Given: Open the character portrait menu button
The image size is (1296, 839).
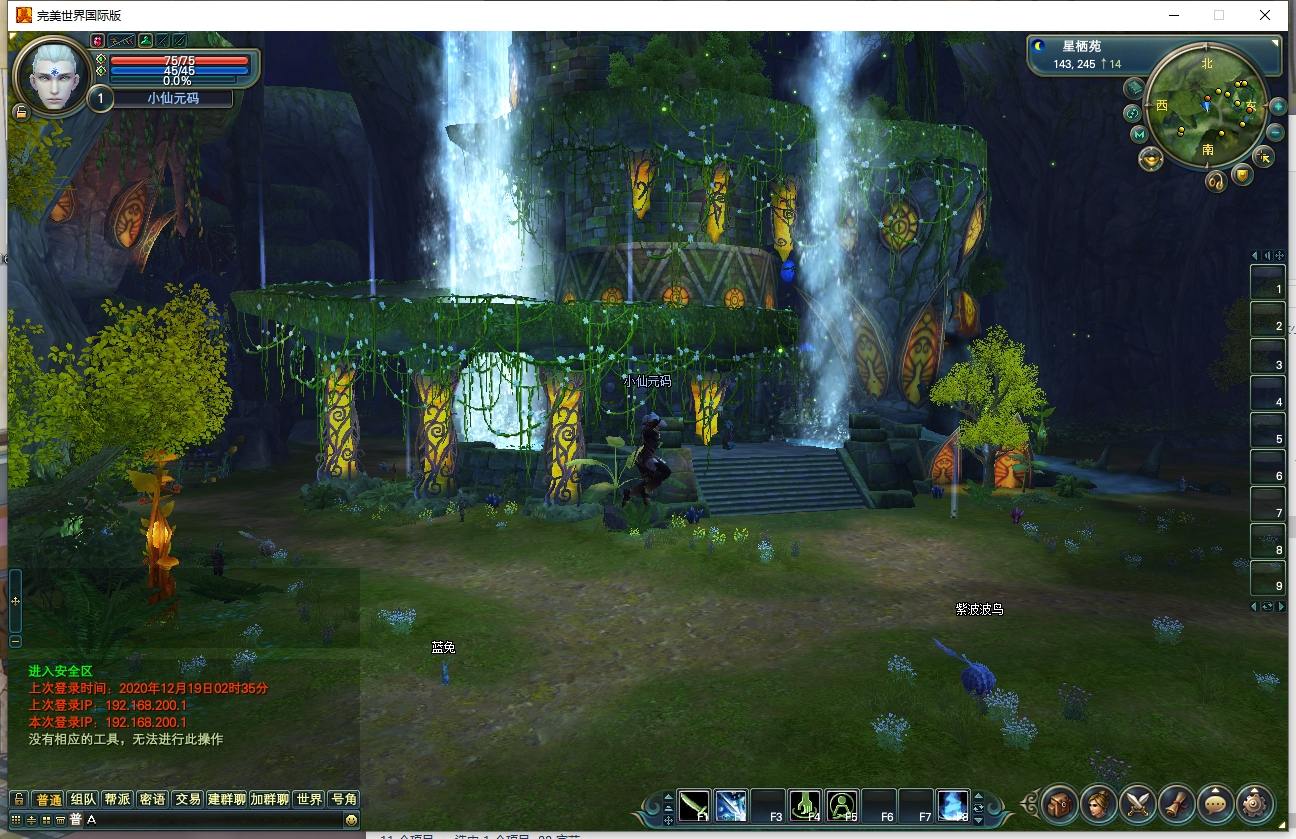Looking at the screenshot, I should pos(1098,802).
